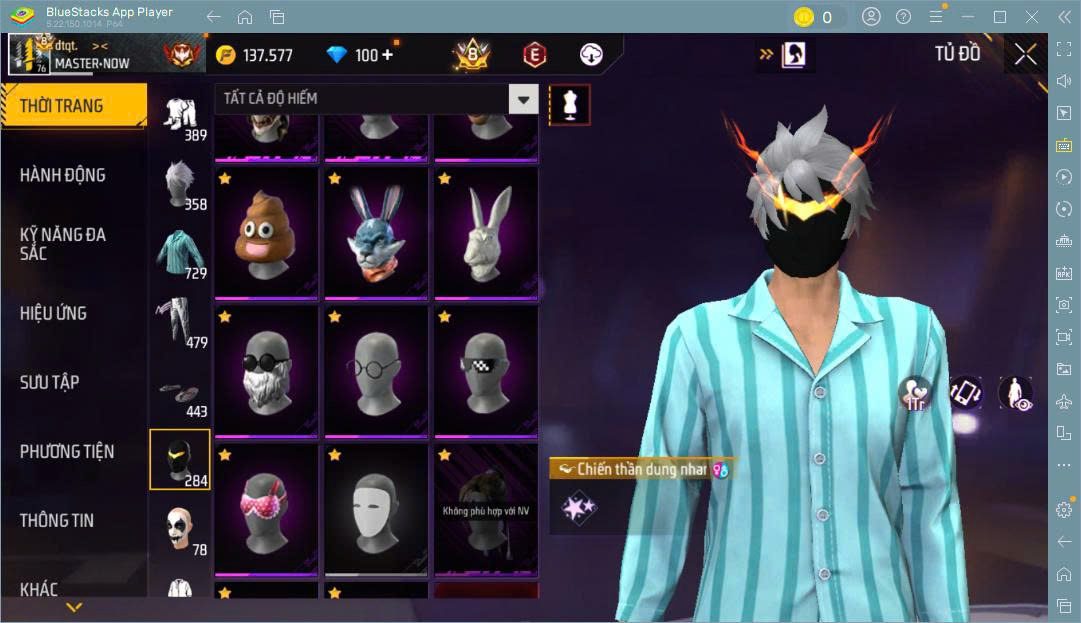Image resolution: width=1081 pixels, height=623 pixels.
Task: Open the HÀNH ĐỘNG section
Action: (63, 175)
